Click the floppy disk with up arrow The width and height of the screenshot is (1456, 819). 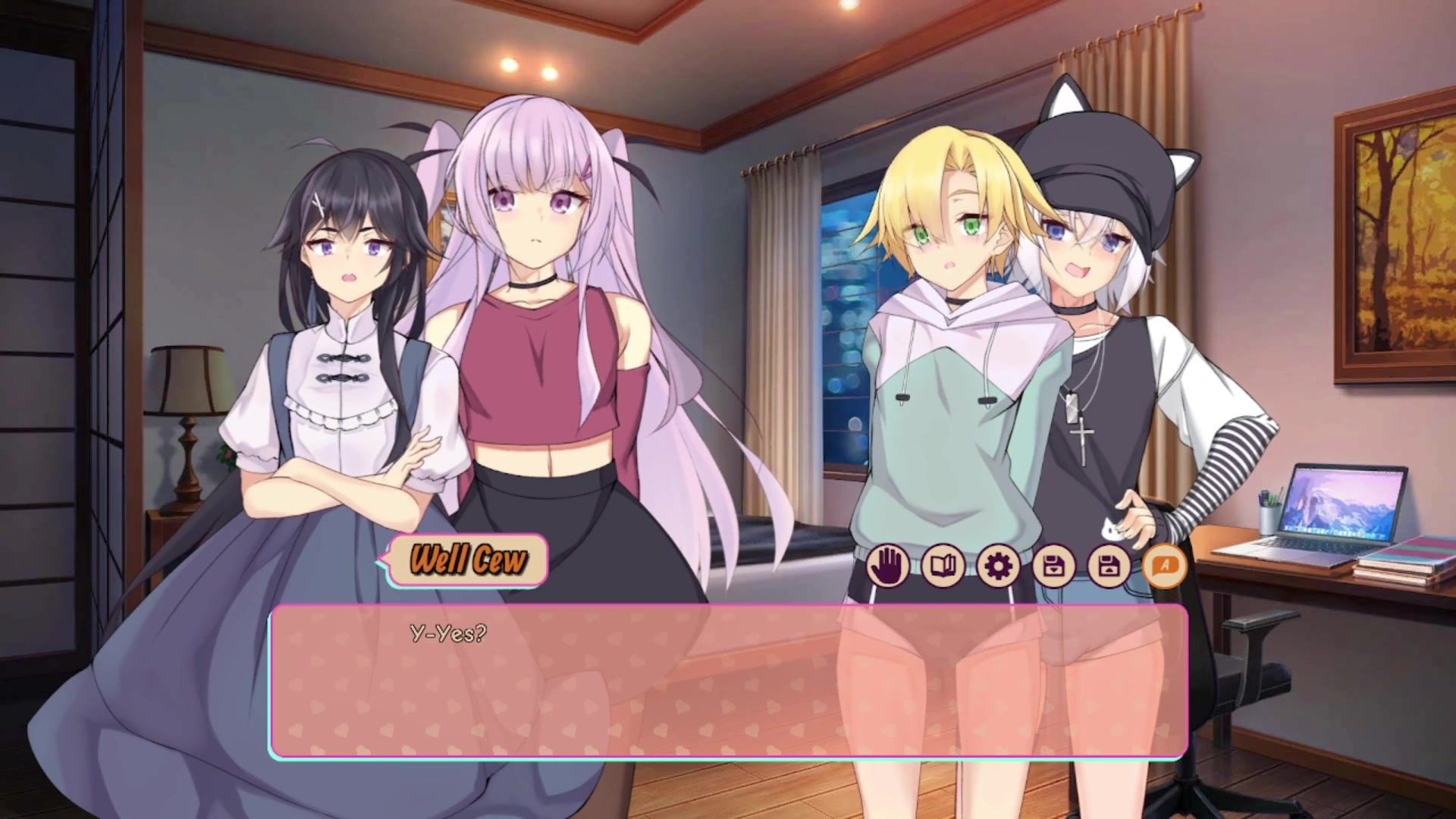tap(1109, 566)
